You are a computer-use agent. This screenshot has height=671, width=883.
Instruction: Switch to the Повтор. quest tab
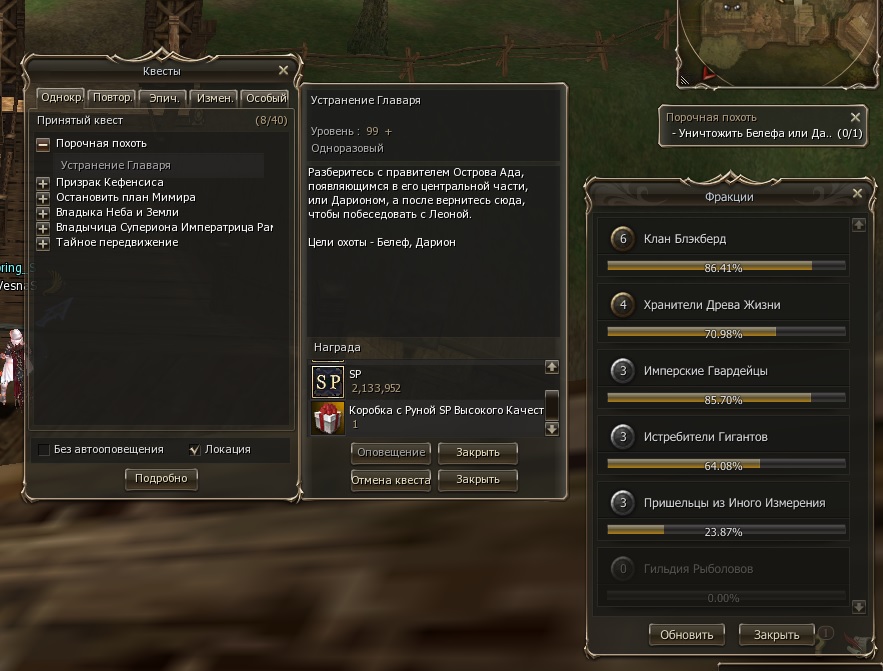(x=111, y=98)
